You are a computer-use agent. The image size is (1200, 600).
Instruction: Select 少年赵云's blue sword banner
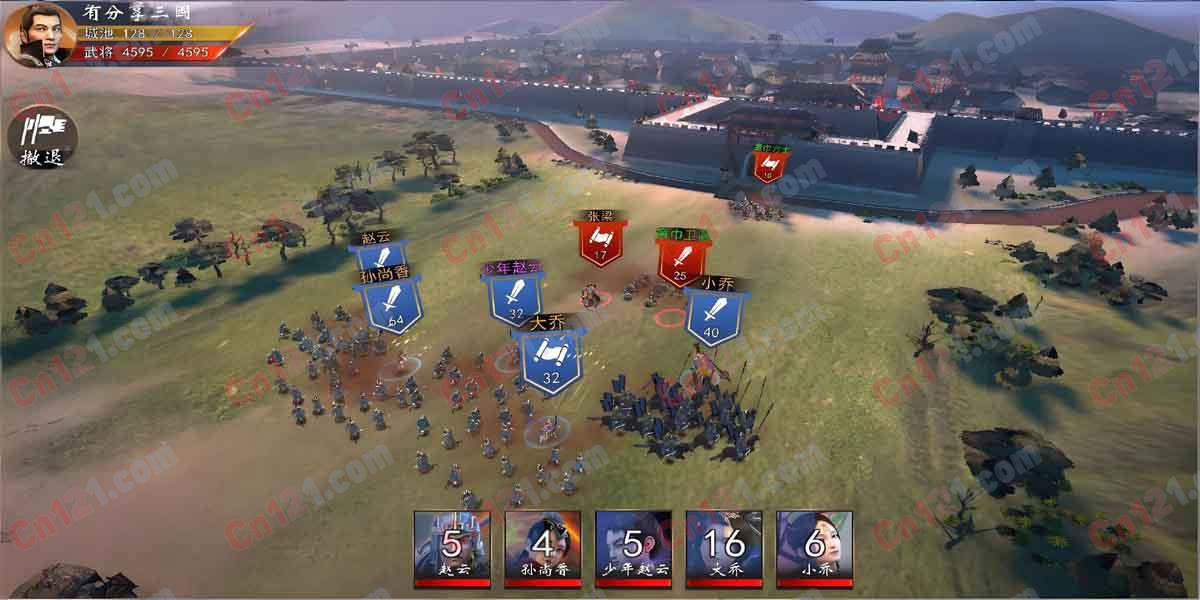pos(515,298)
